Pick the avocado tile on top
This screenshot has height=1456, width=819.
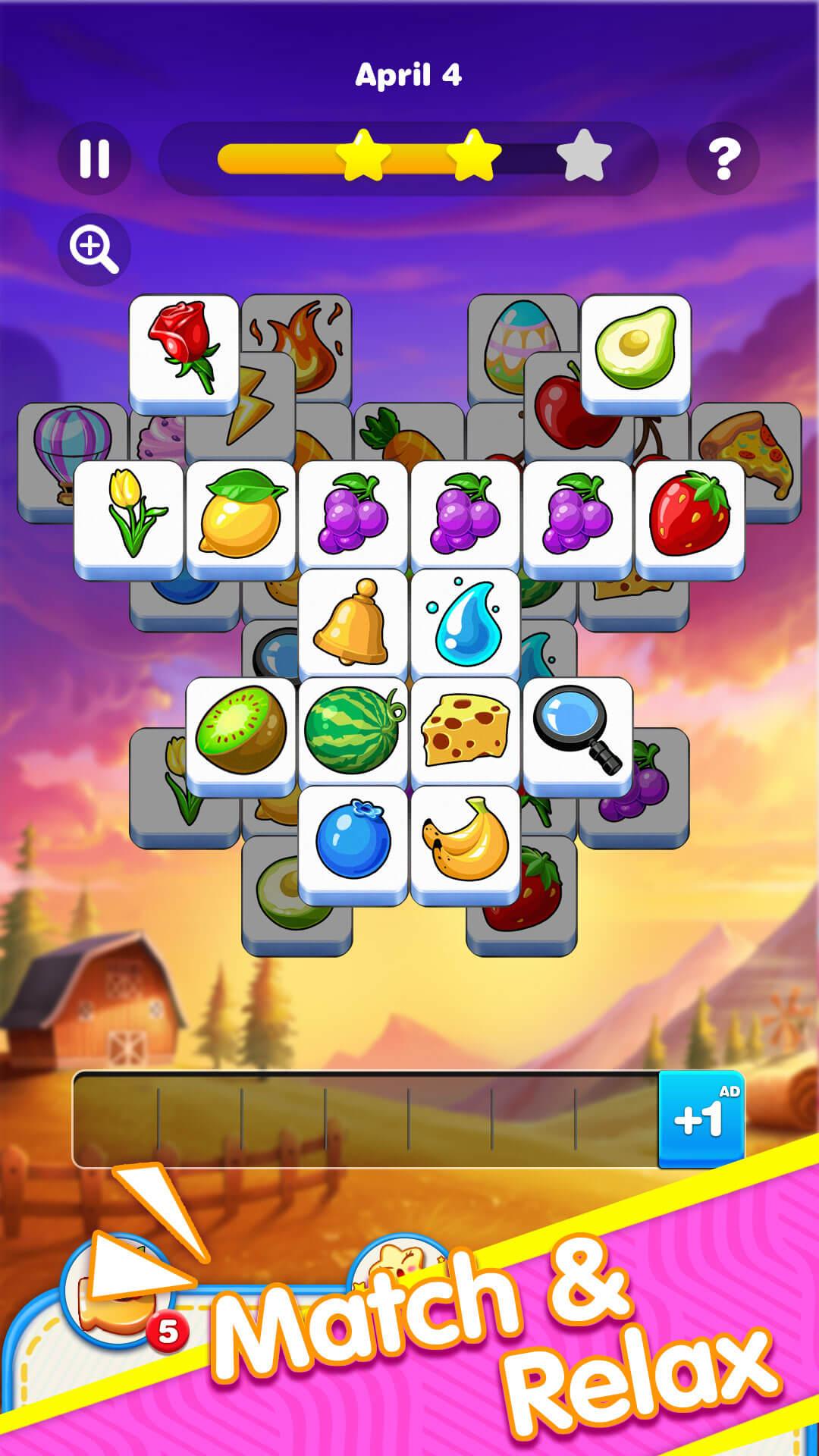(635, 350)
